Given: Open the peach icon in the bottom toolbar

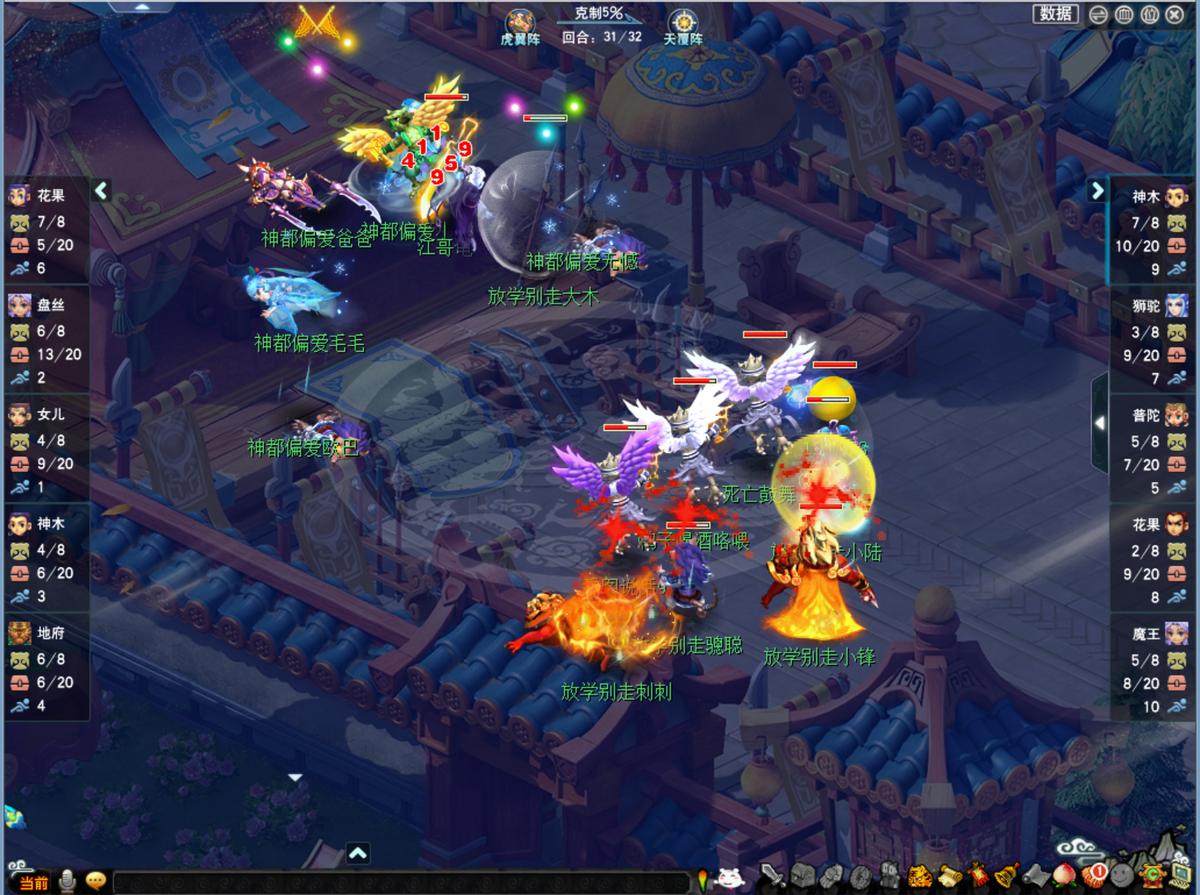Looking at the screenshot, I should click(1064, 875).
